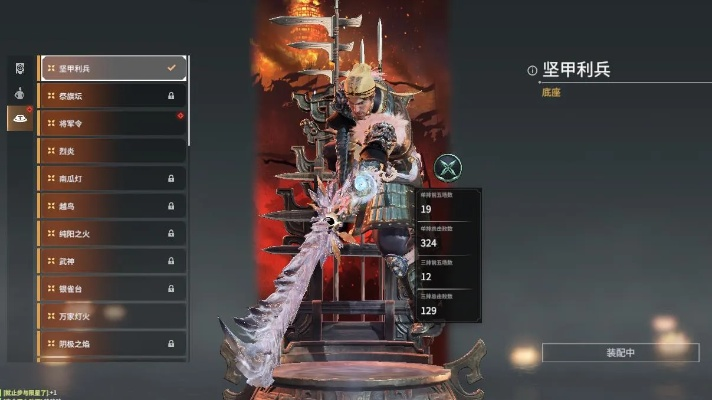Switch to the top emblem category tab
The height and width of the screenshot is (400, 712).
coord(19,68)
